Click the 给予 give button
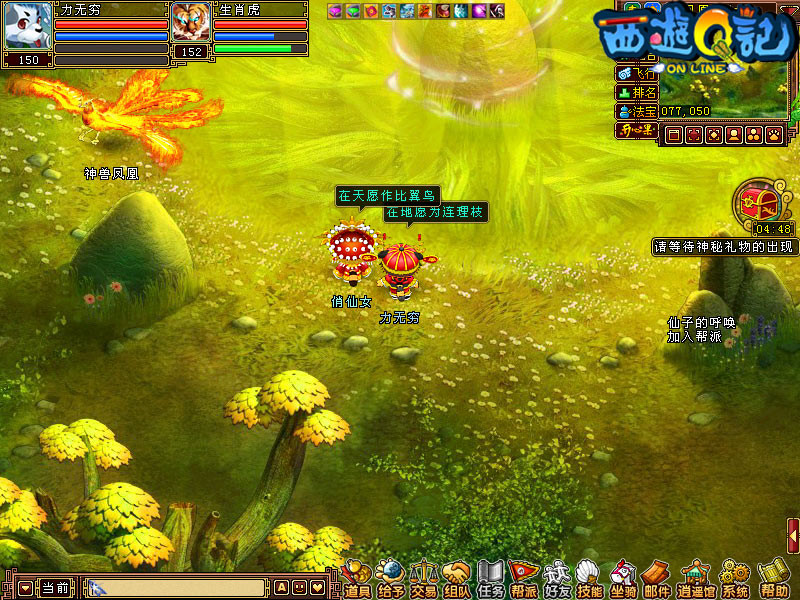The width and height of the screenshot is (800, 600). [x=391, y=579]
